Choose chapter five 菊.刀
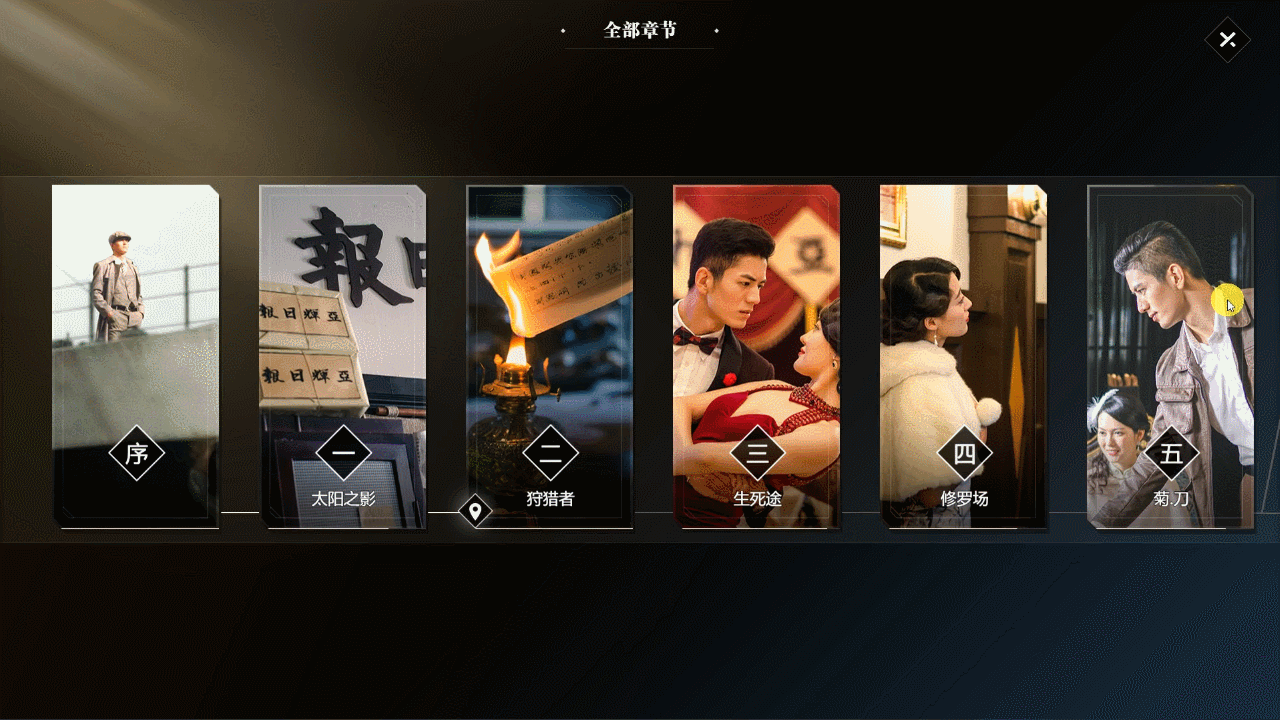1280x720 pixels. (1170, 355)
